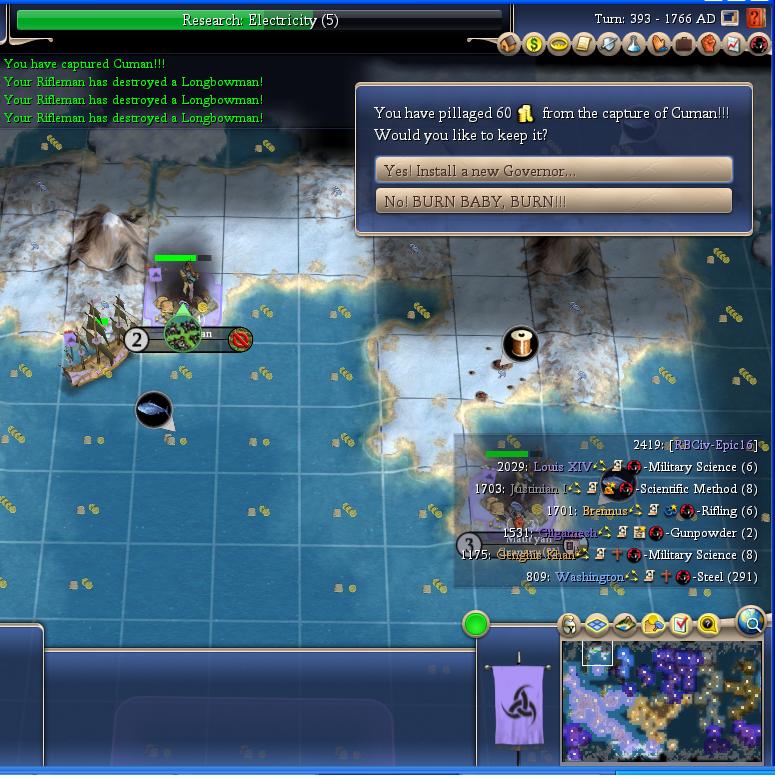Open the Religion Advisor praying hands icon
The width and height of the screenshot is (775, 780).
pyautogui.click(x=659, y=44)
